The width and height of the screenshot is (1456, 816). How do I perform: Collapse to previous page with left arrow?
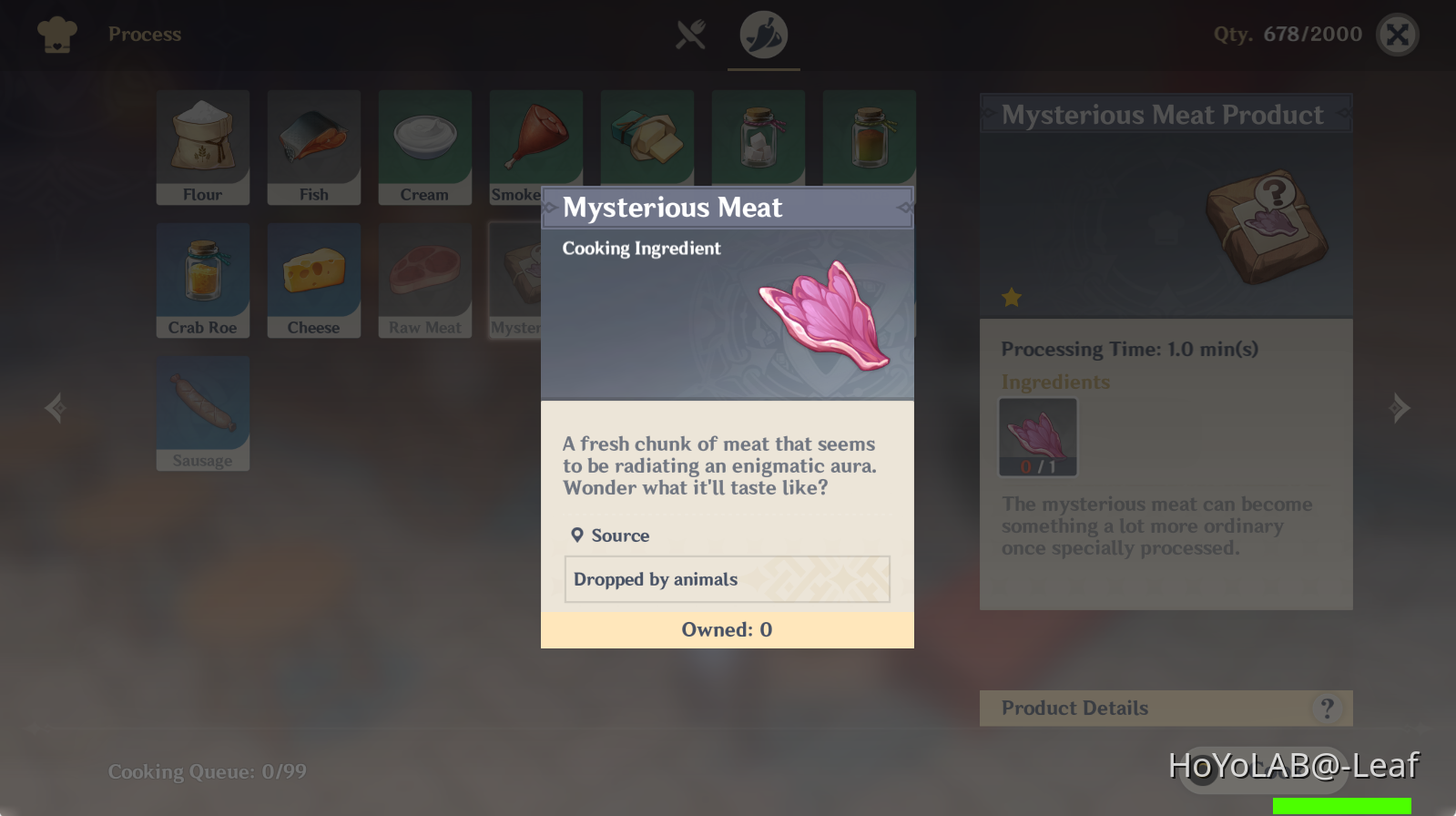(x=55, y=407)
